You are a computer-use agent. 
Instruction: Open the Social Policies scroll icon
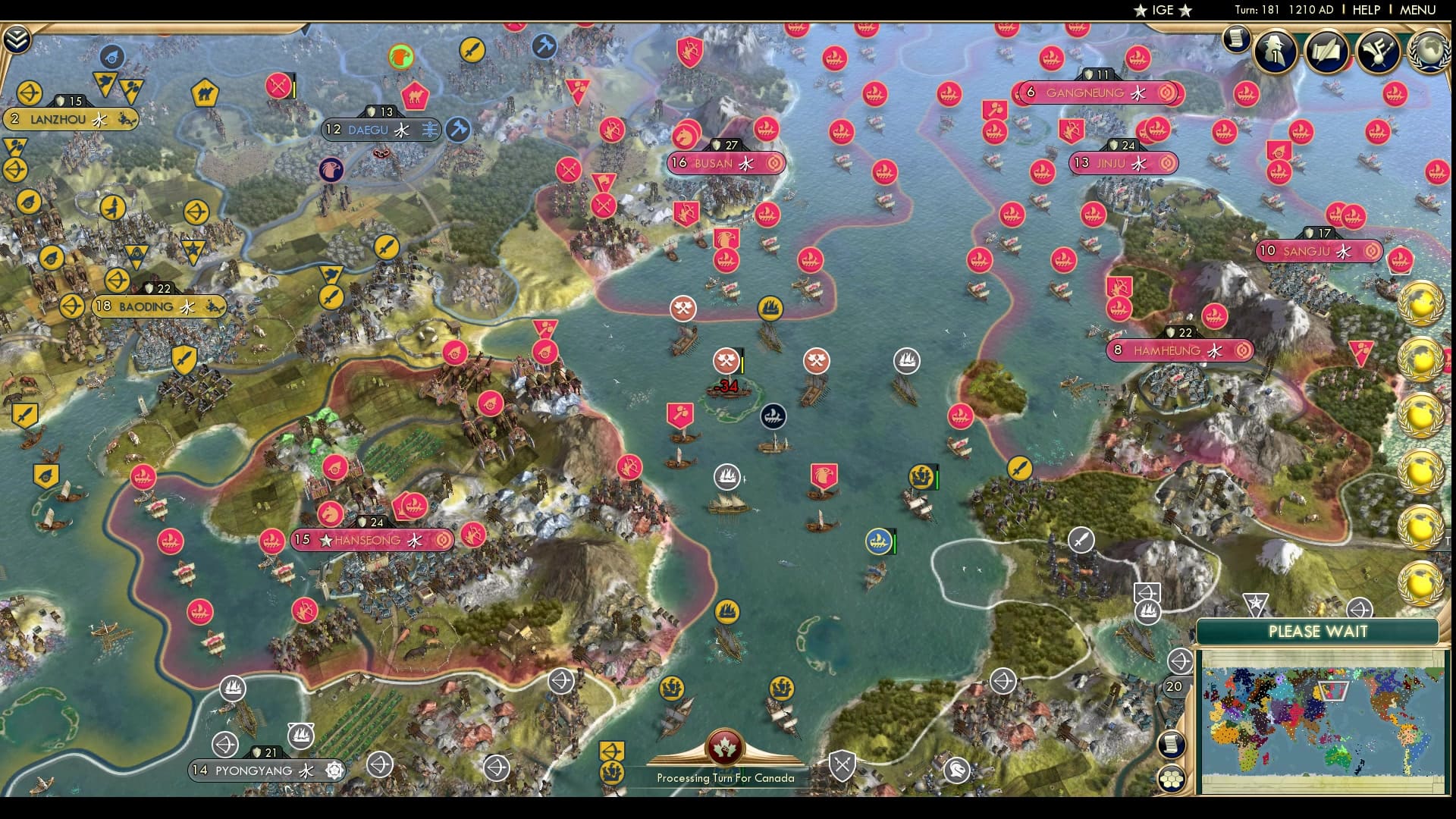tap(1326, 52)
